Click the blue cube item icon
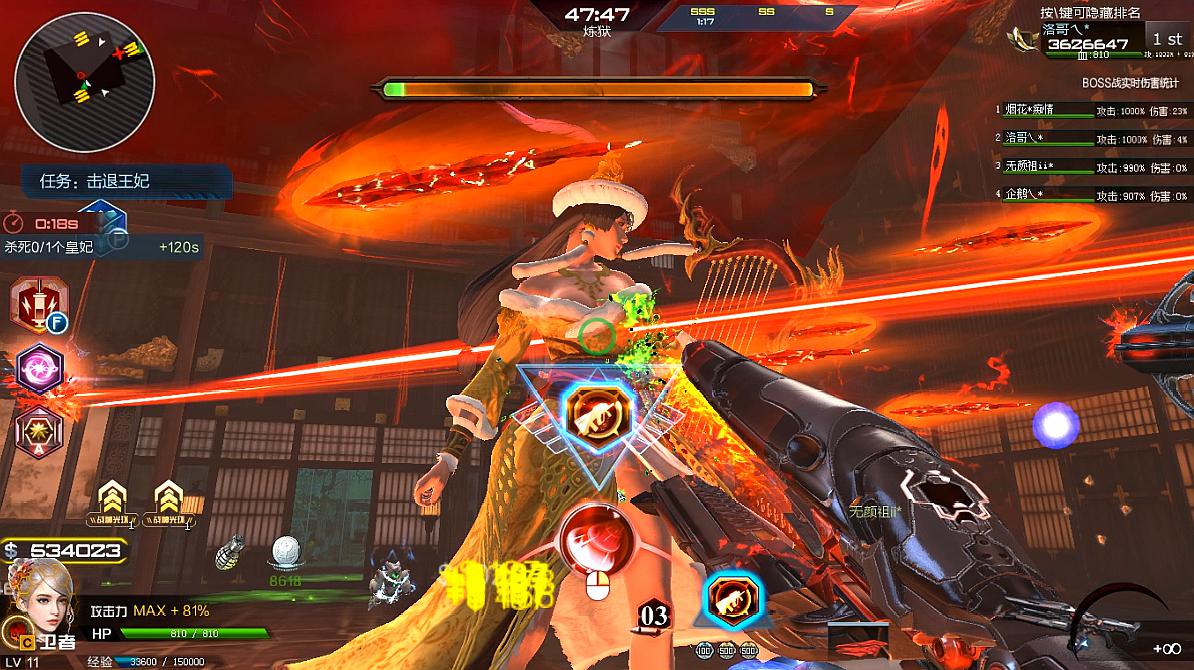The height and width of the screenshot is (670, 1194). coord(102,222)
